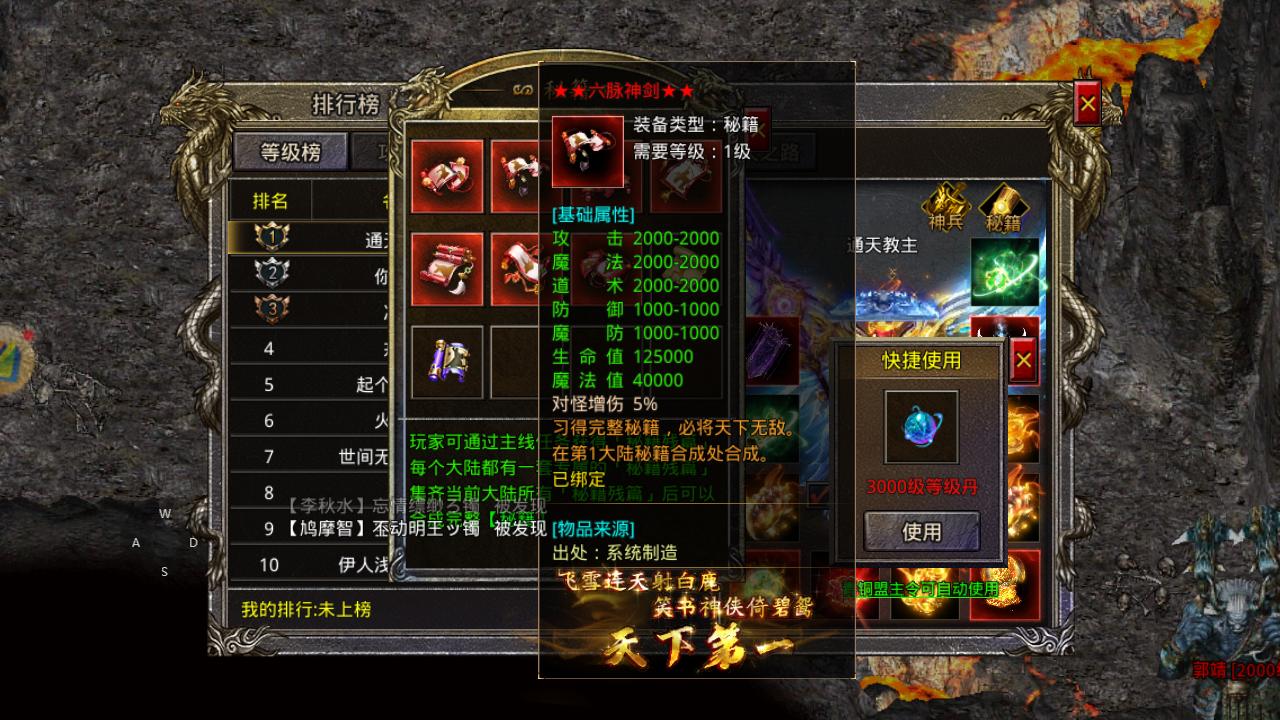Image resolution: width=1280 pixels, height=720 pixels.
Task: Select the 通天教主 ranking entry
Action: (x=330, y=238)
